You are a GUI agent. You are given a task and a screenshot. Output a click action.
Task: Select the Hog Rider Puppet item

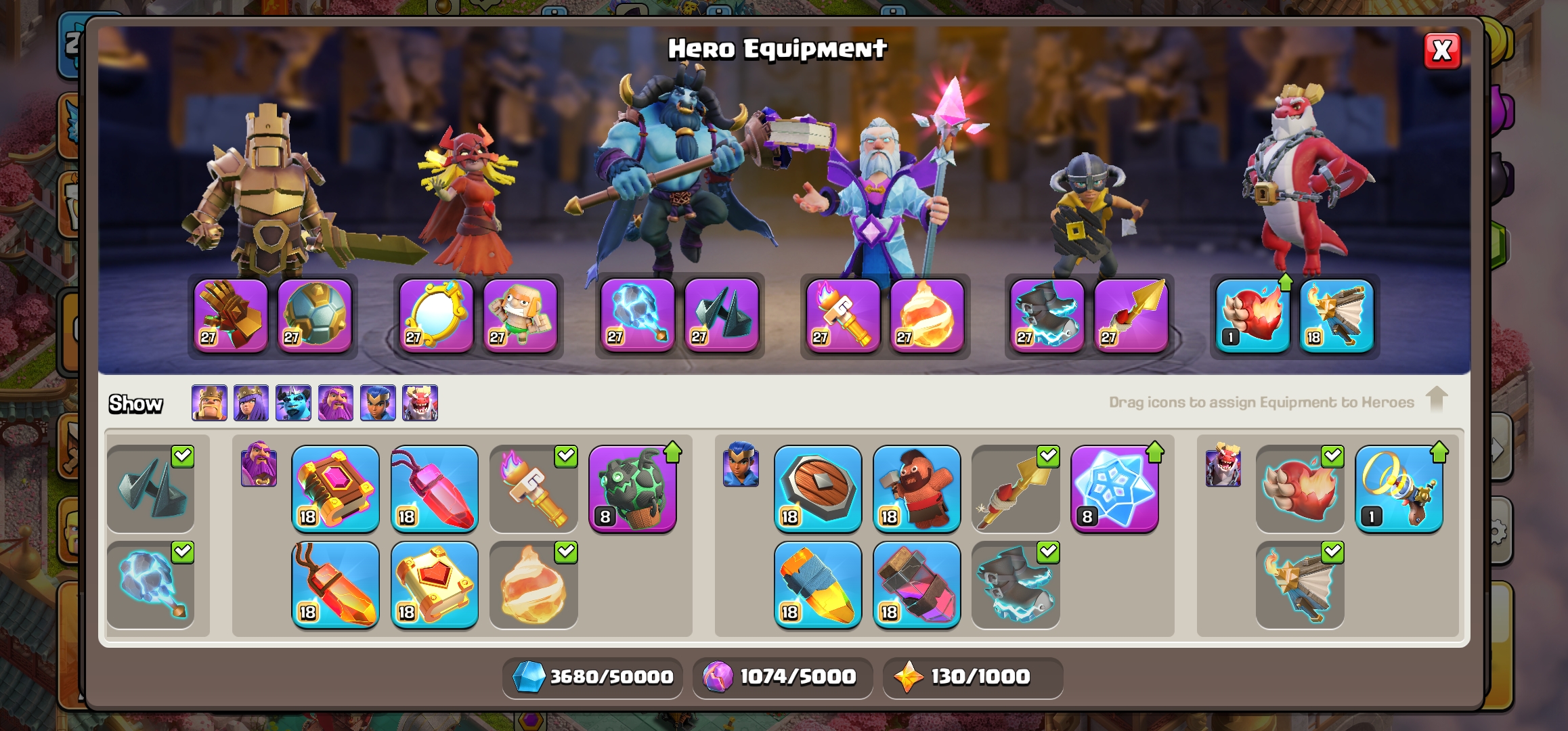[917, 489]
